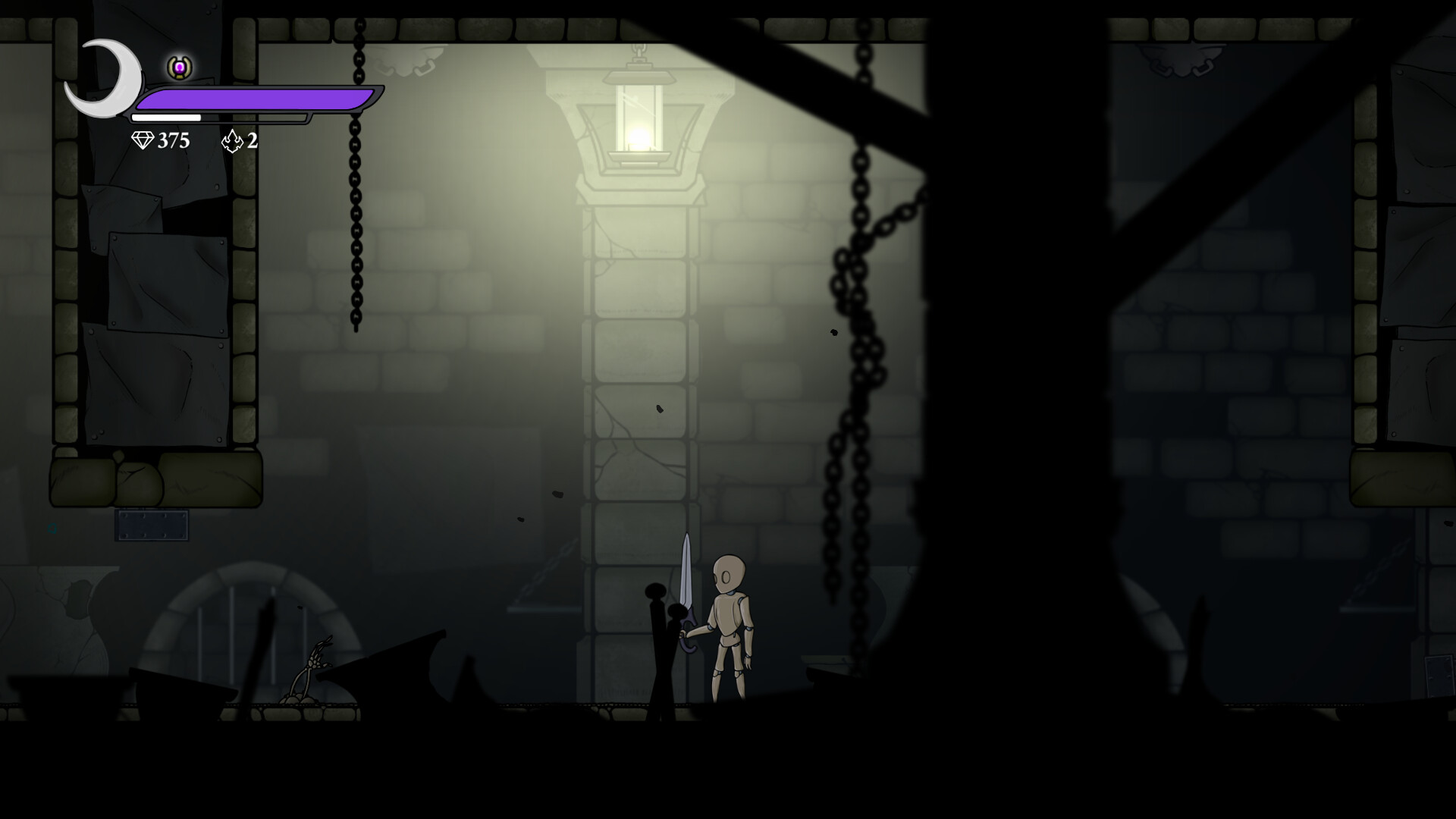Viewport: 1456px width, 819px height.
Task: Select the key emblem next to the 2
Action: tap(231, 140)
